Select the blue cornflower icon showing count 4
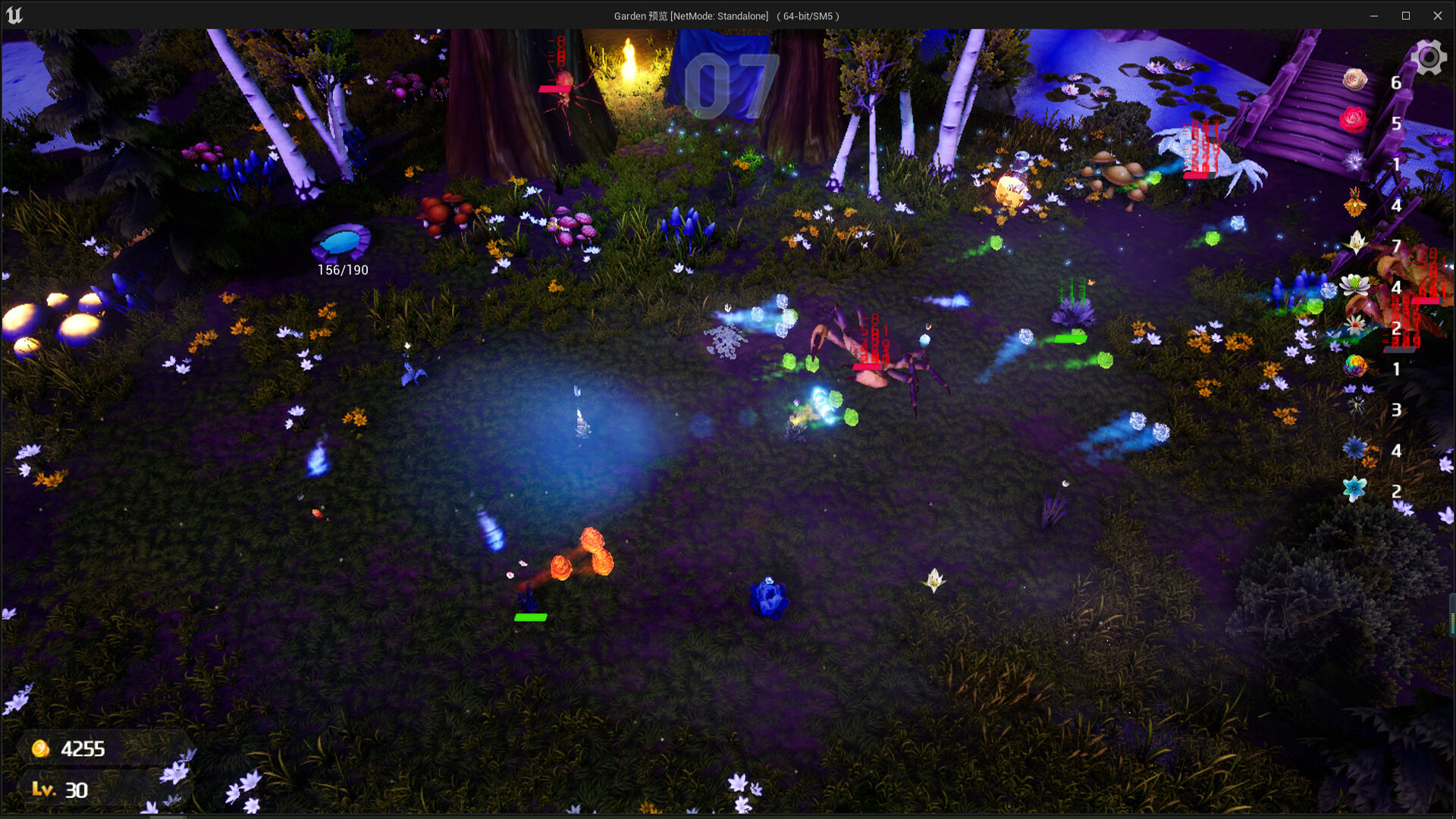 [1355, 447]
